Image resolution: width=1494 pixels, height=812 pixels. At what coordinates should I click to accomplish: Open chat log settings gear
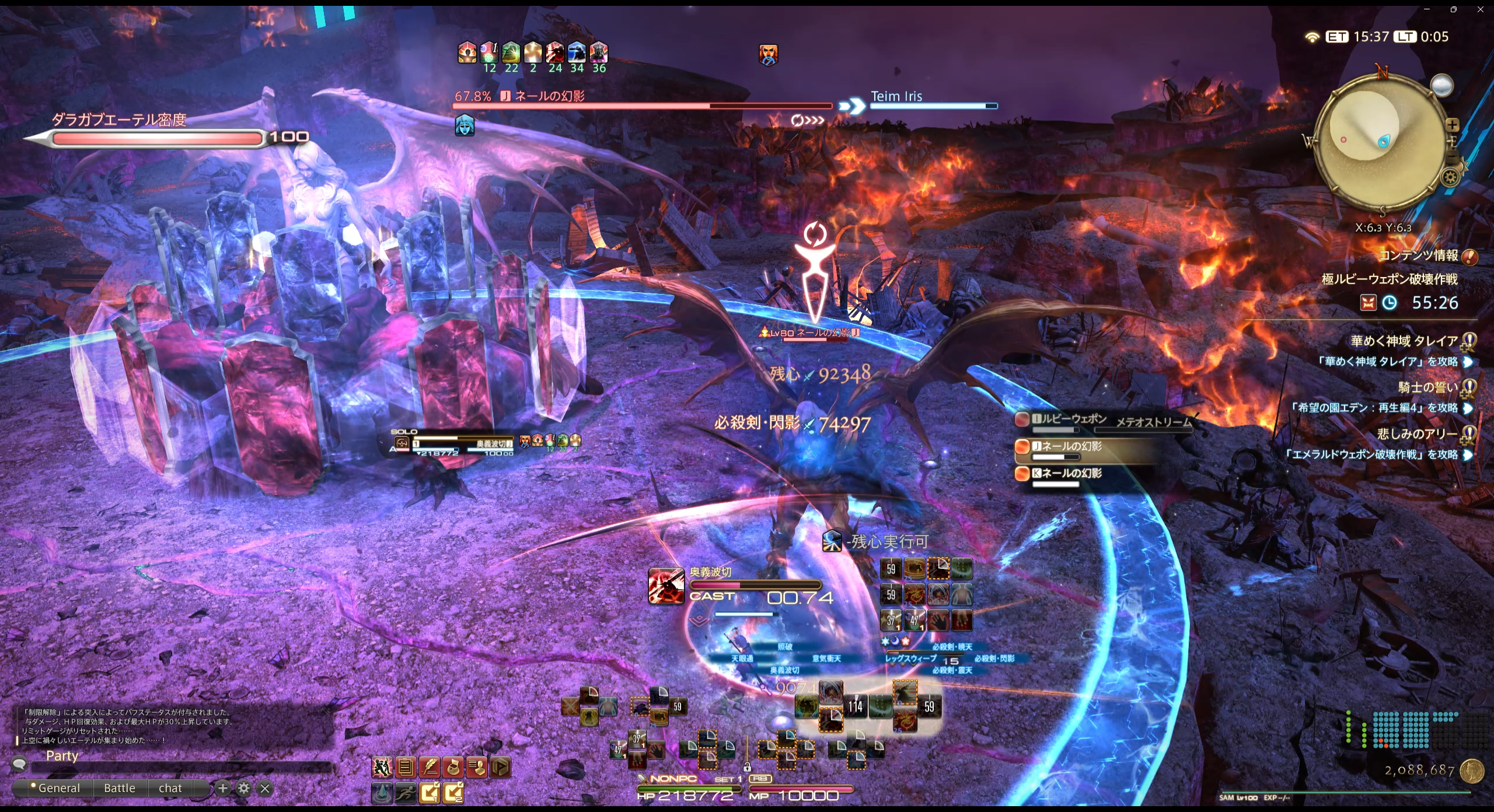[244, 789]
